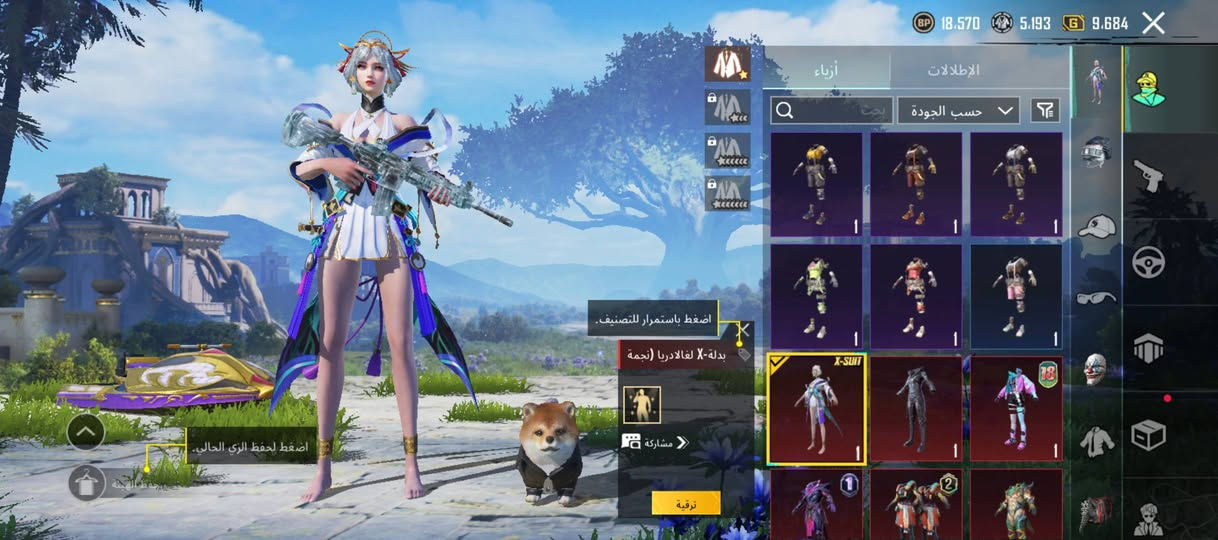
Task: Choose the black bodysuit outfit tile
Action: [915, 409]
